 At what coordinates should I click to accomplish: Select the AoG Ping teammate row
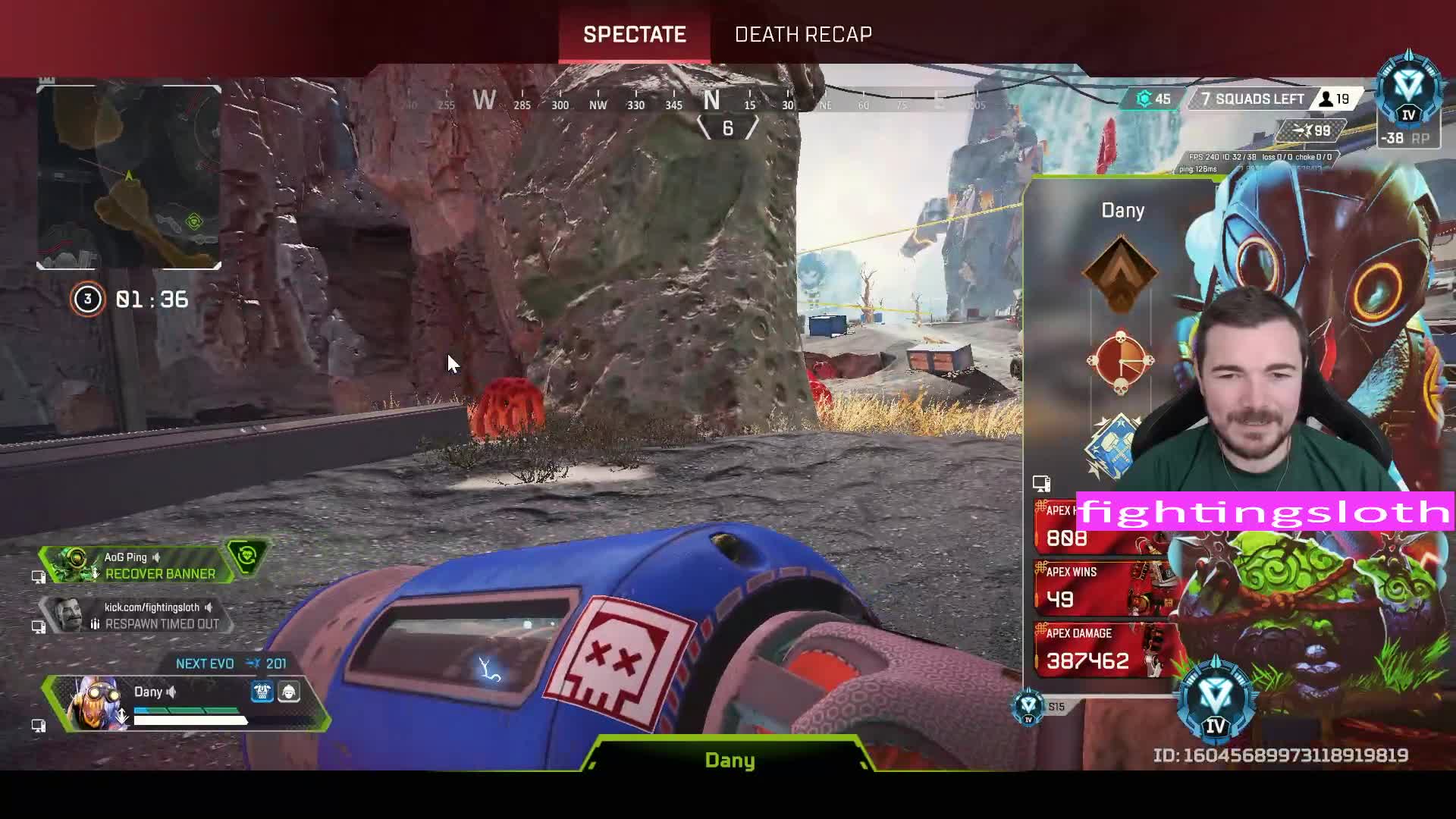pyautogui.click(x=144, y=566)
